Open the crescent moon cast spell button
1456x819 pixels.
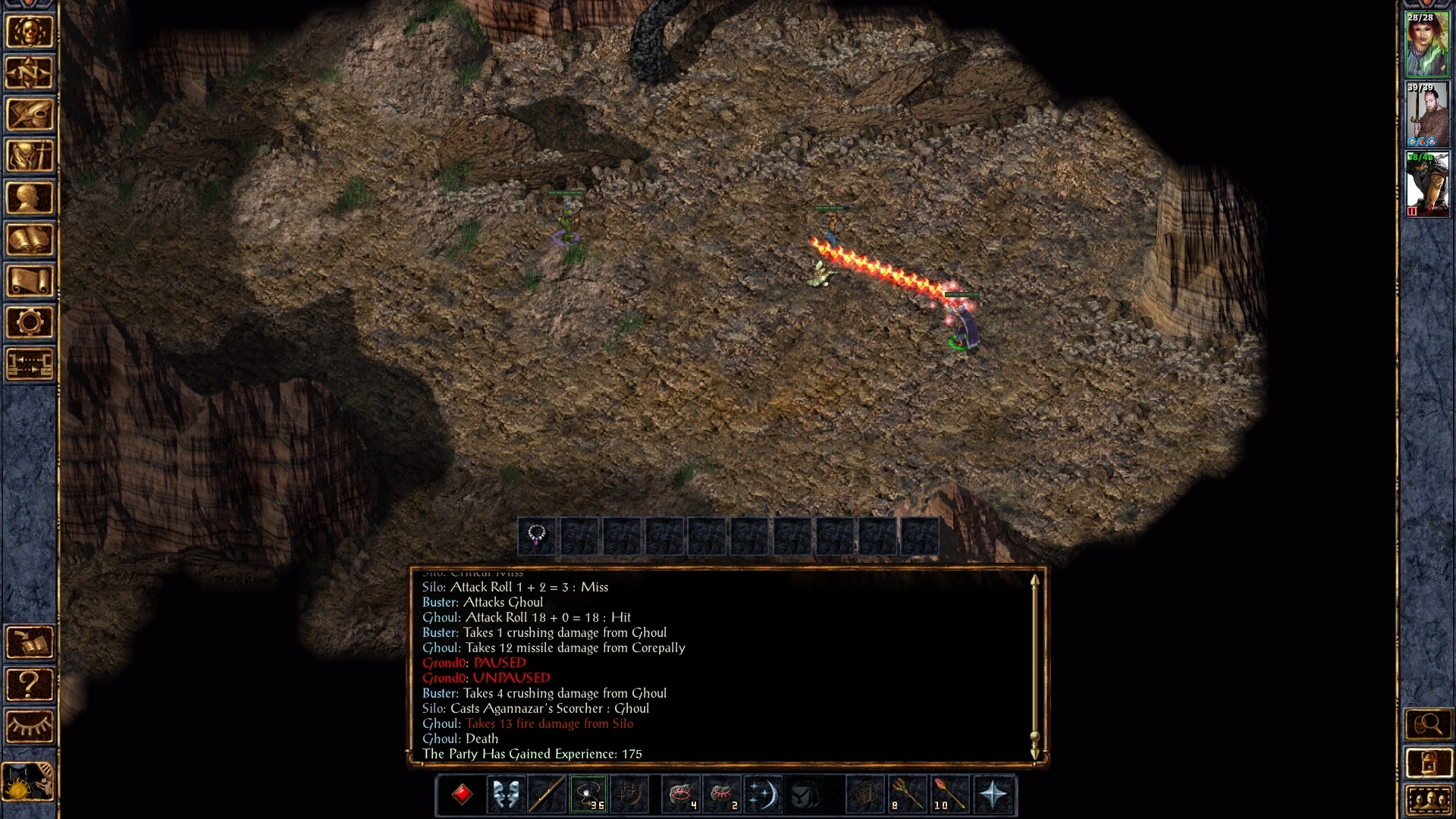click(762, 795)
